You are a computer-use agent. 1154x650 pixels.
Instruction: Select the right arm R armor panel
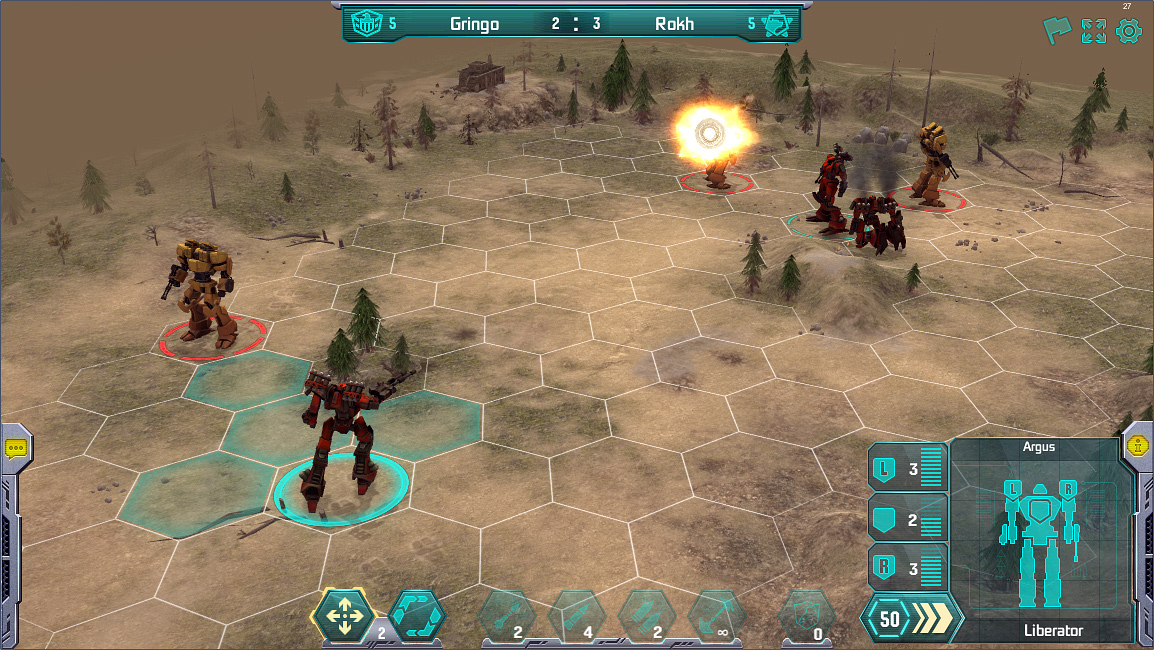tap(907, 568)
